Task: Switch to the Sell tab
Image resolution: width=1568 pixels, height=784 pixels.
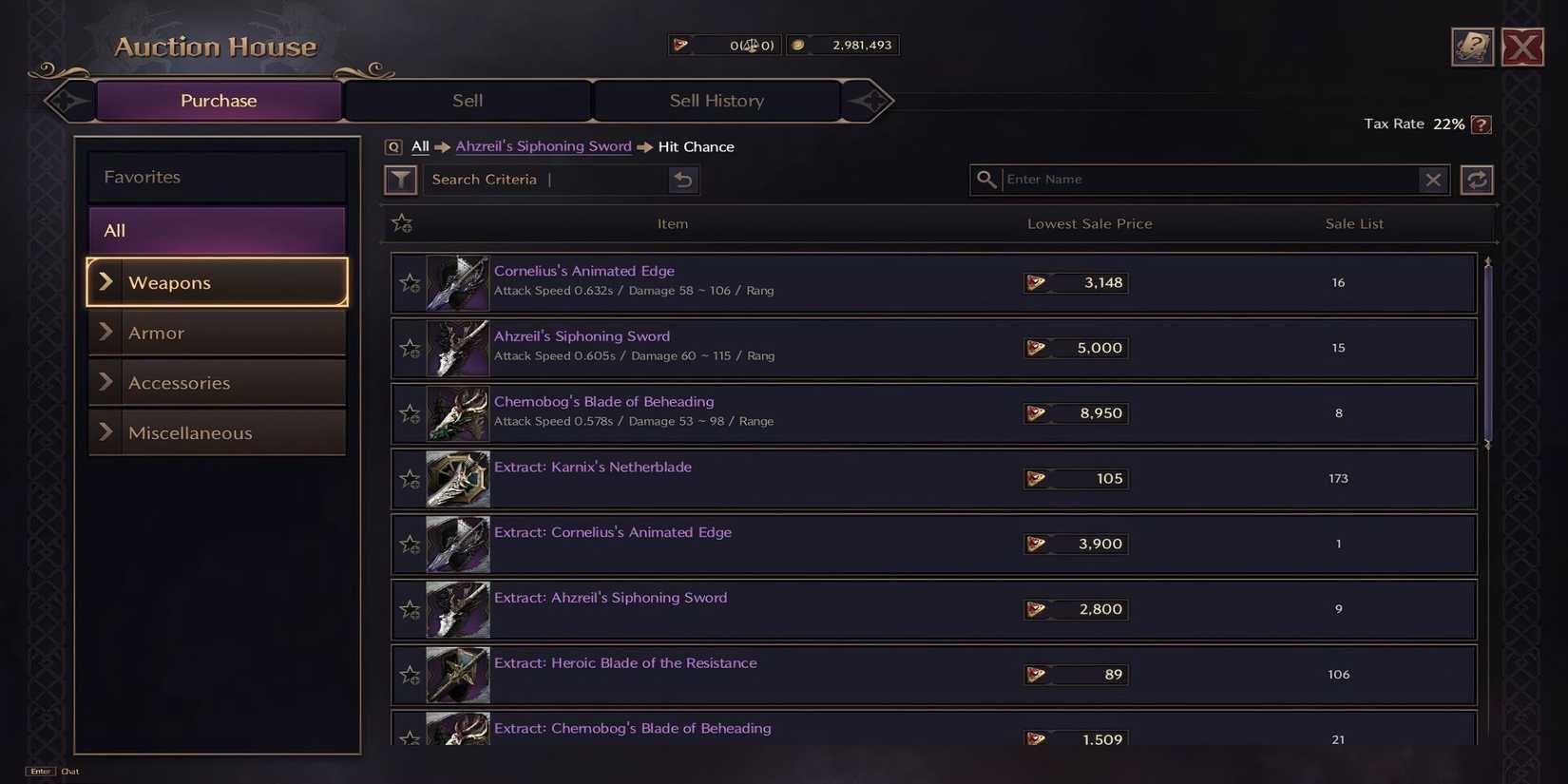Action: point(468,100)
